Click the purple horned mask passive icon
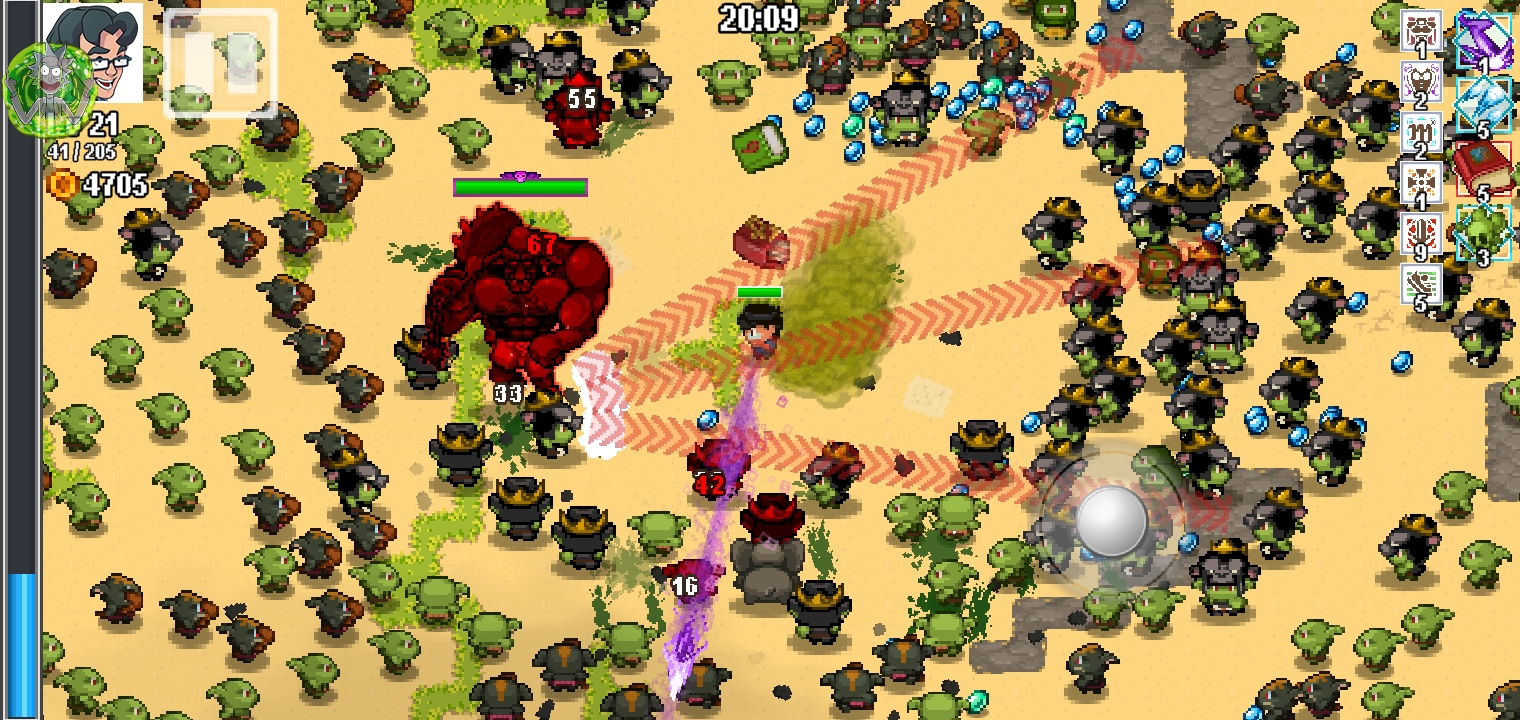1520x720 pixels. (1420, 83)
